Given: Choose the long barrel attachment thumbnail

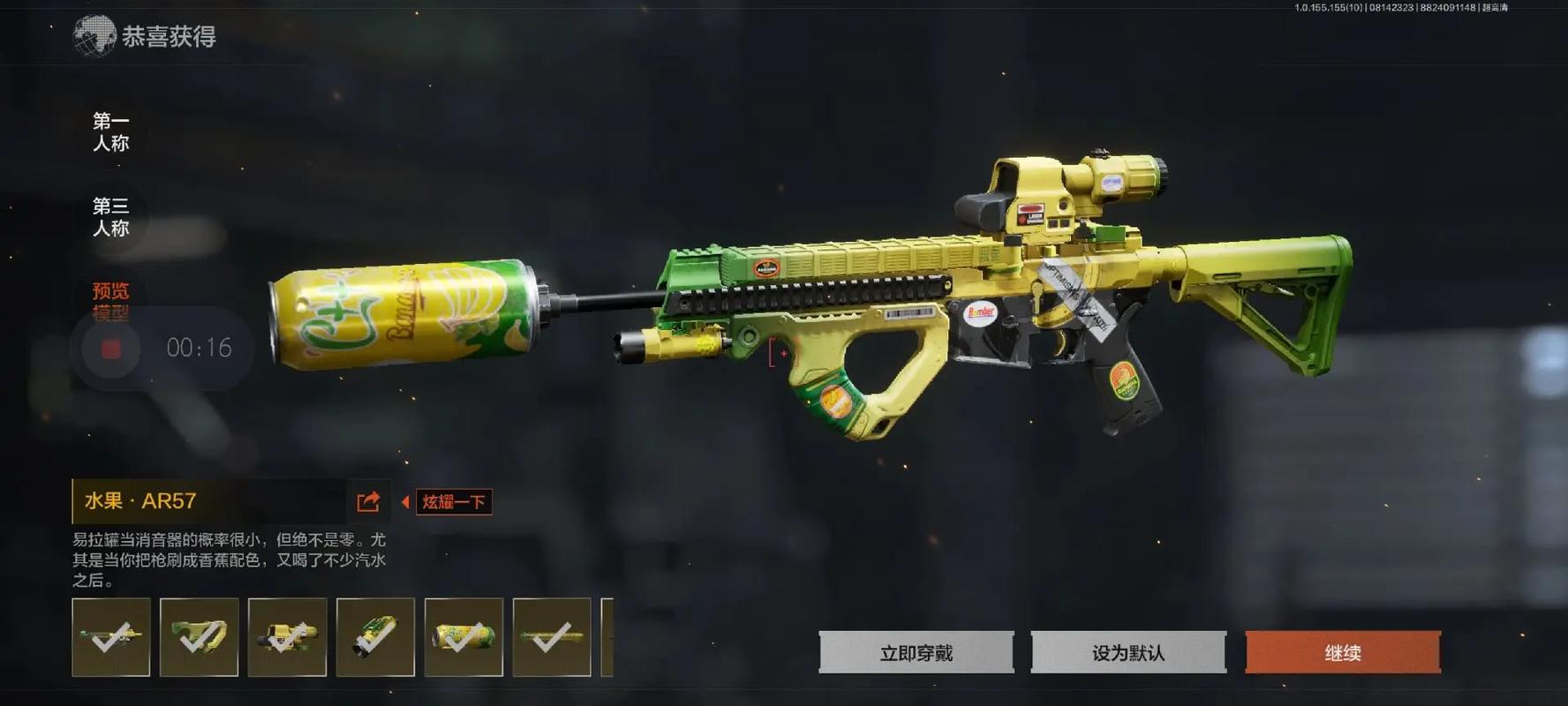Looking at the screenshot, I should 552,637.
